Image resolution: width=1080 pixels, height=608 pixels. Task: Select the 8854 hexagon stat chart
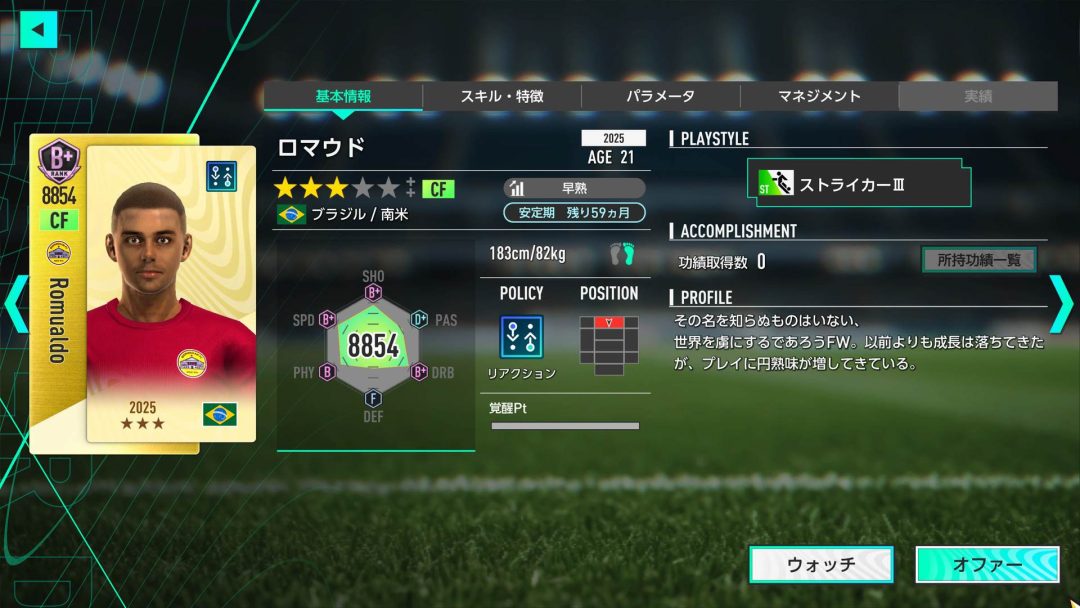tap(373, 346)
